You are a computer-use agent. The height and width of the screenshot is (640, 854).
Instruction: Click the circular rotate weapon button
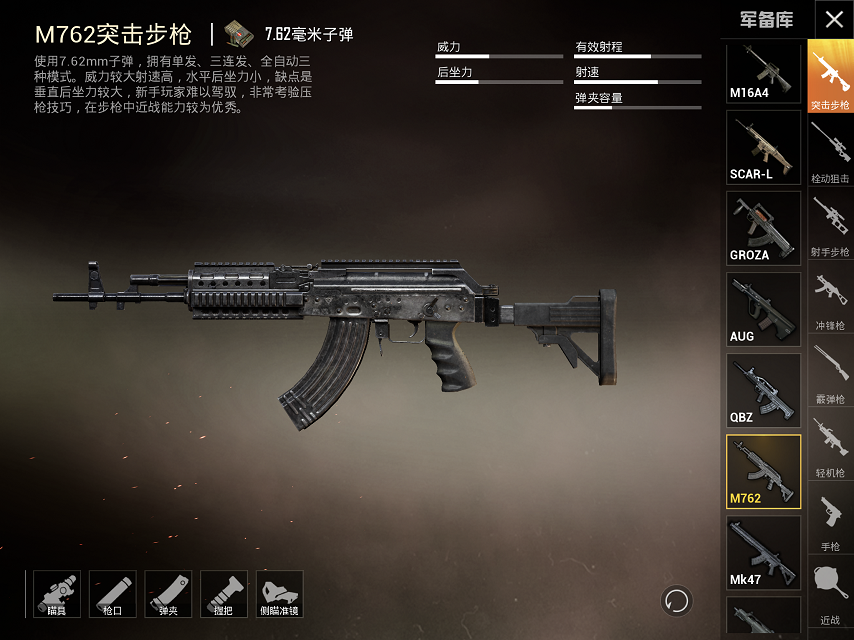click(676, 600)
